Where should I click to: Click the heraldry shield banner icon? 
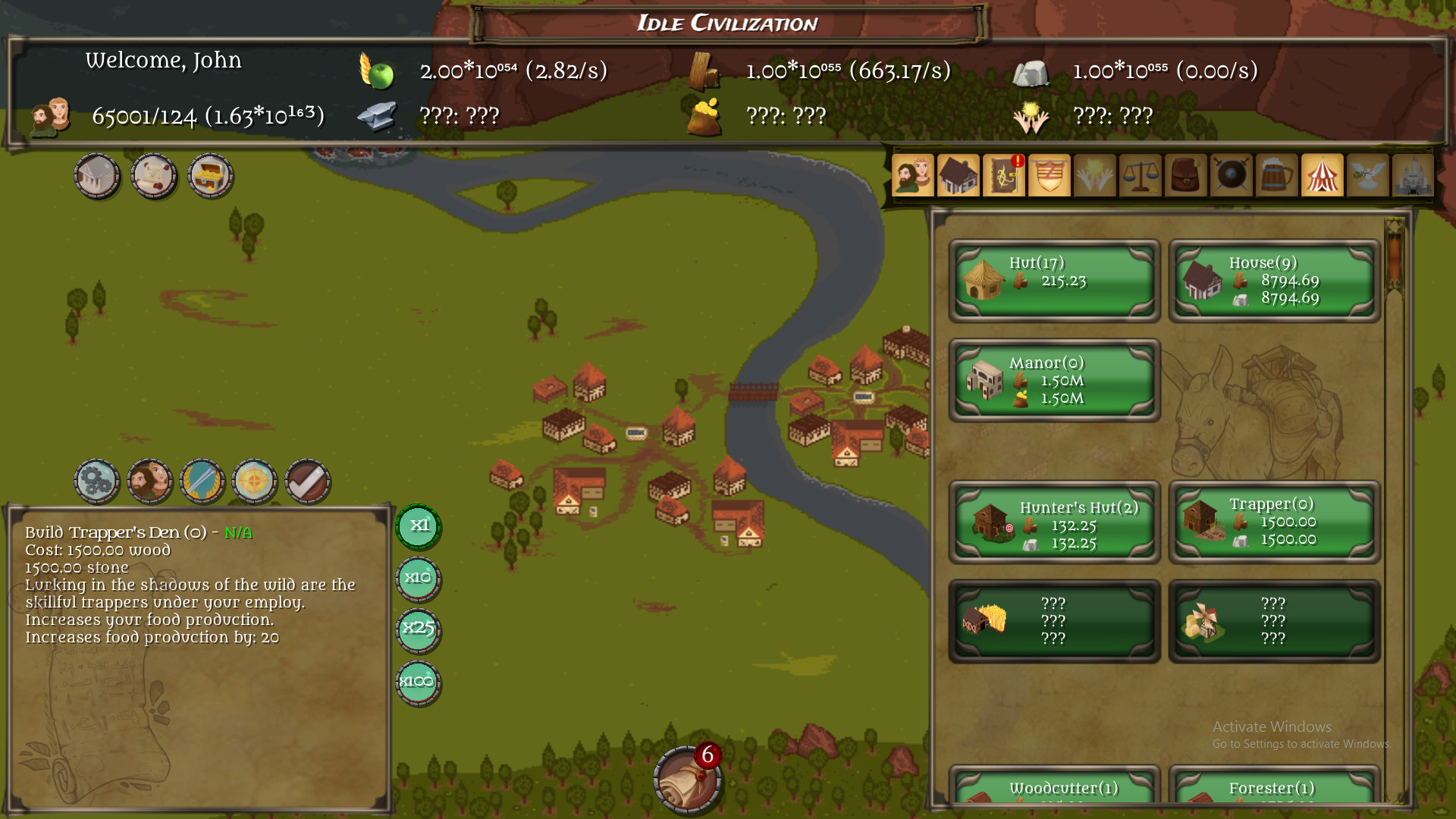point(1050,175)
